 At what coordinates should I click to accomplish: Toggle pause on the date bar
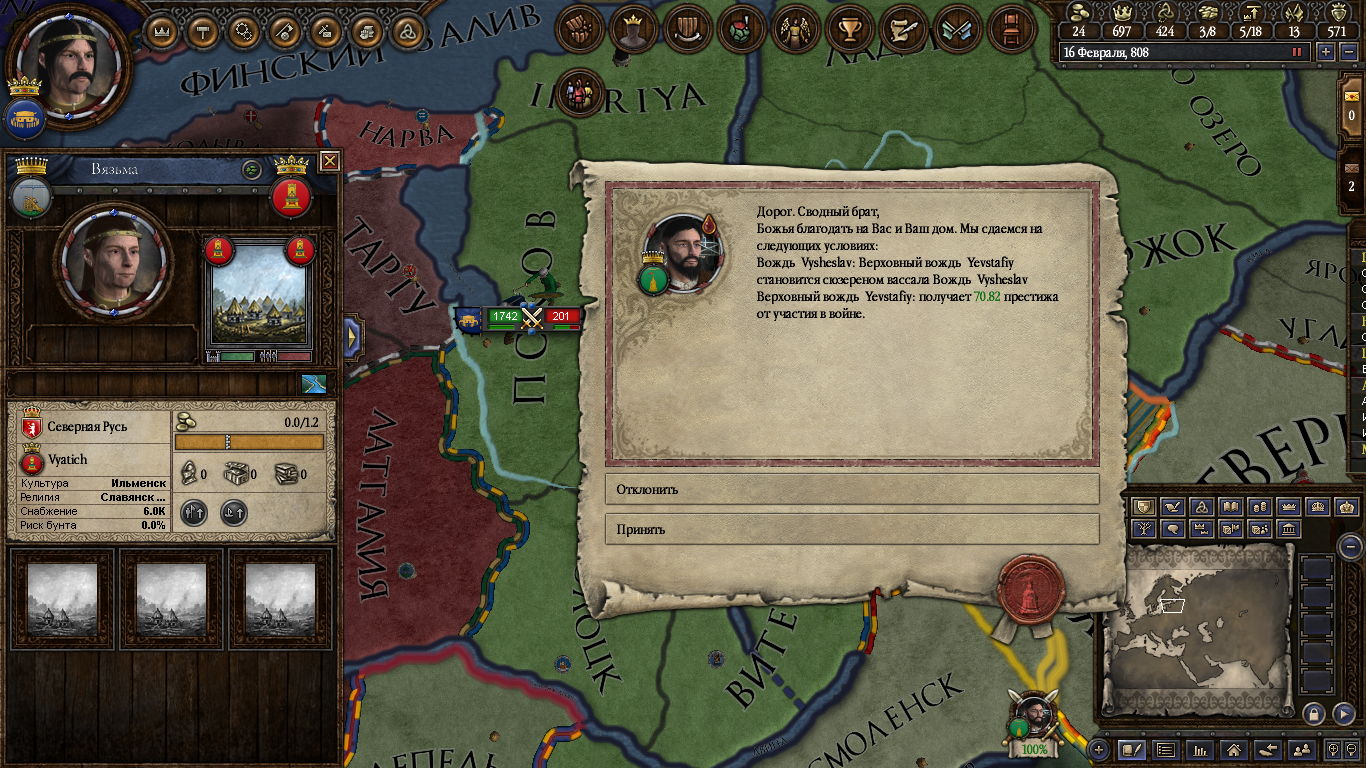click(1298, 52)
